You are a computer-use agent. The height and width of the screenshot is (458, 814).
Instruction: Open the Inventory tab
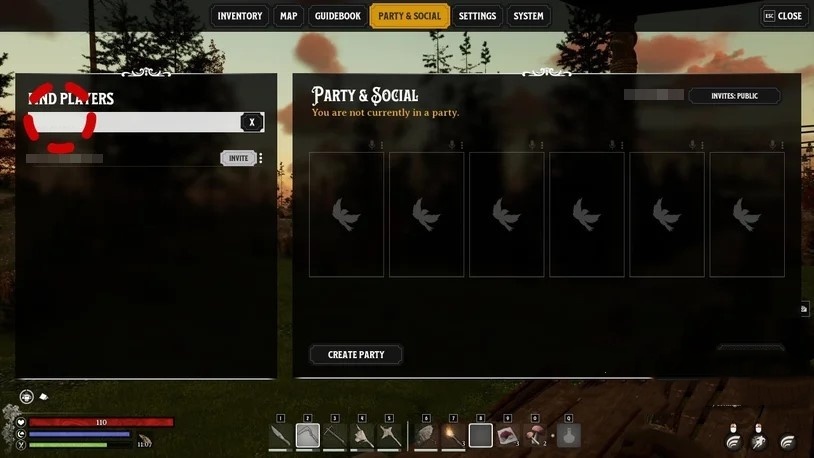(240, 16)
